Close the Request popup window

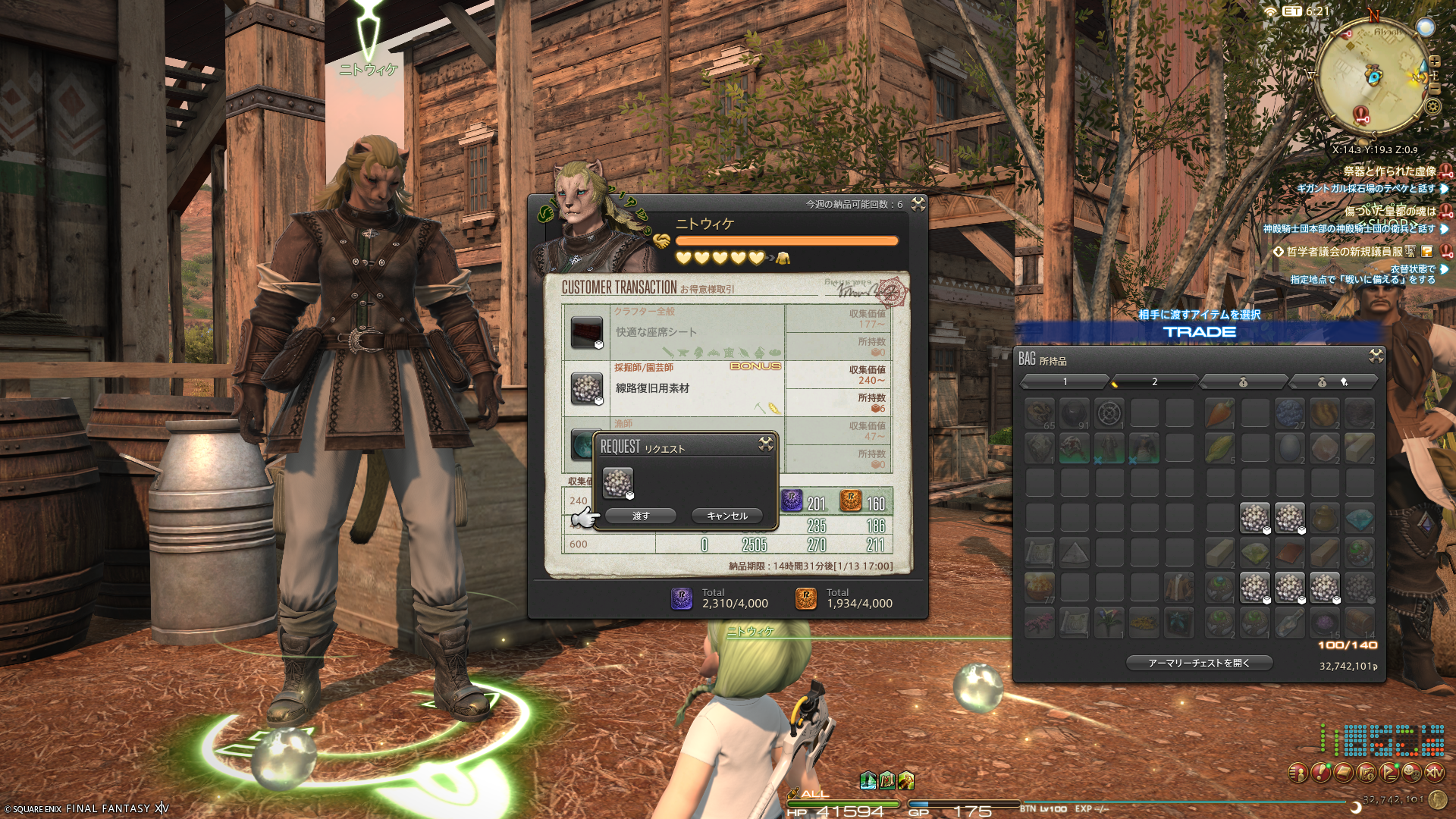[x=766, y=444]
